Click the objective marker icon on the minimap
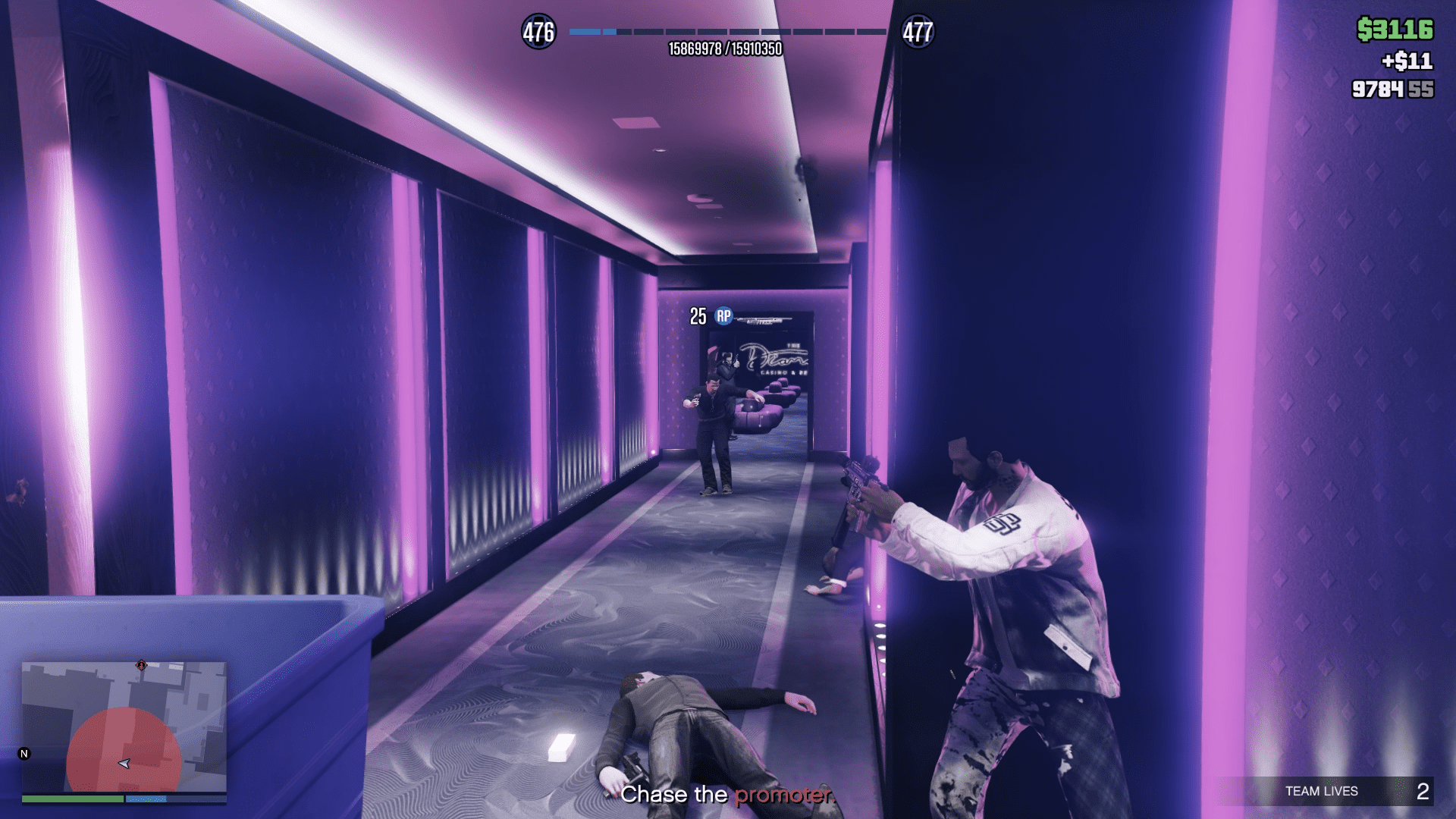Screen dimensions: 1456x819 pyautogui.click(x=140, y=666)
